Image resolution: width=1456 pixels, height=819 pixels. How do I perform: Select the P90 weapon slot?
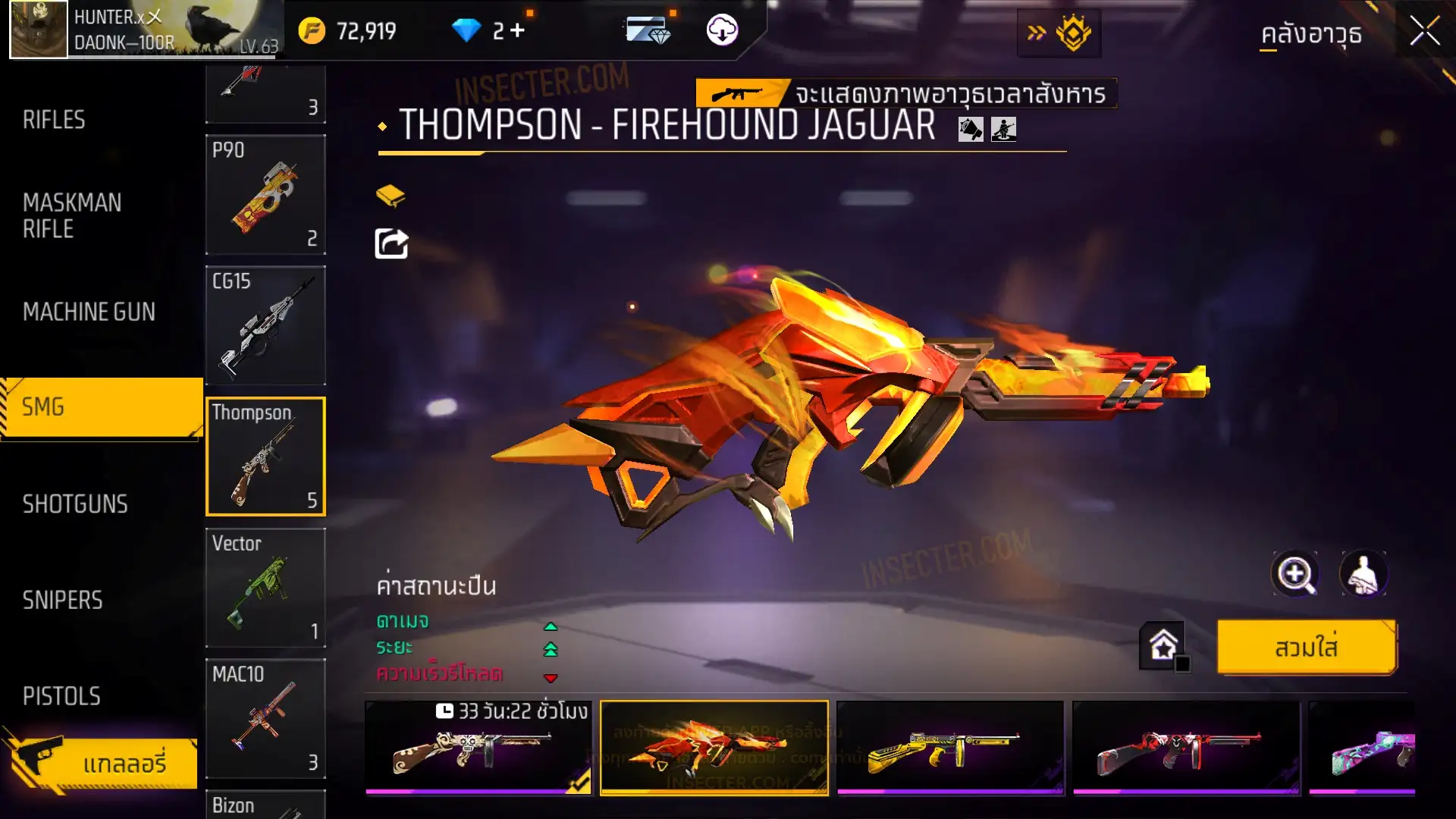[265, 194]
